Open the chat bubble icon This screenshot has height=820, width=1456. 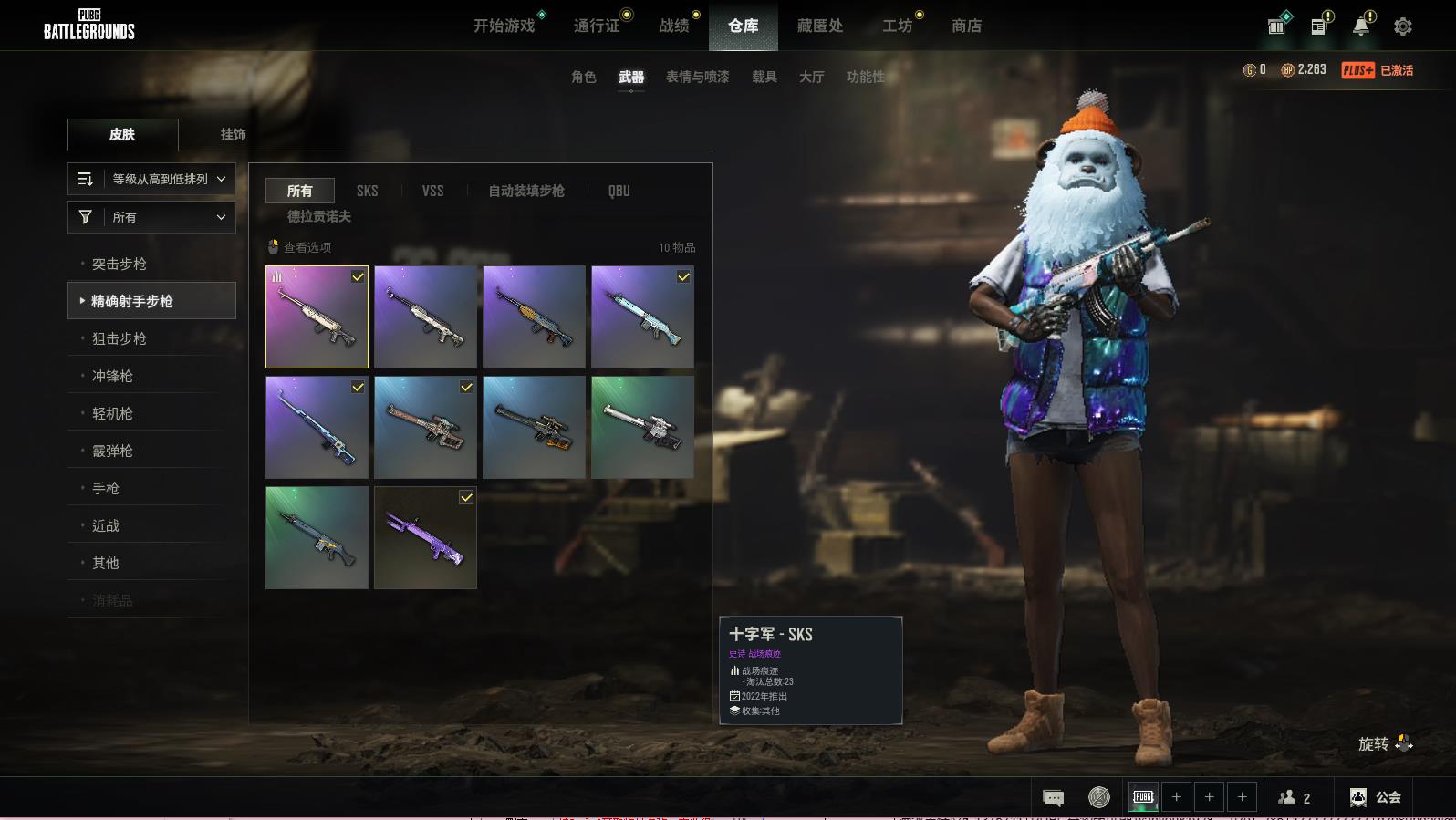pos(1053,798)
